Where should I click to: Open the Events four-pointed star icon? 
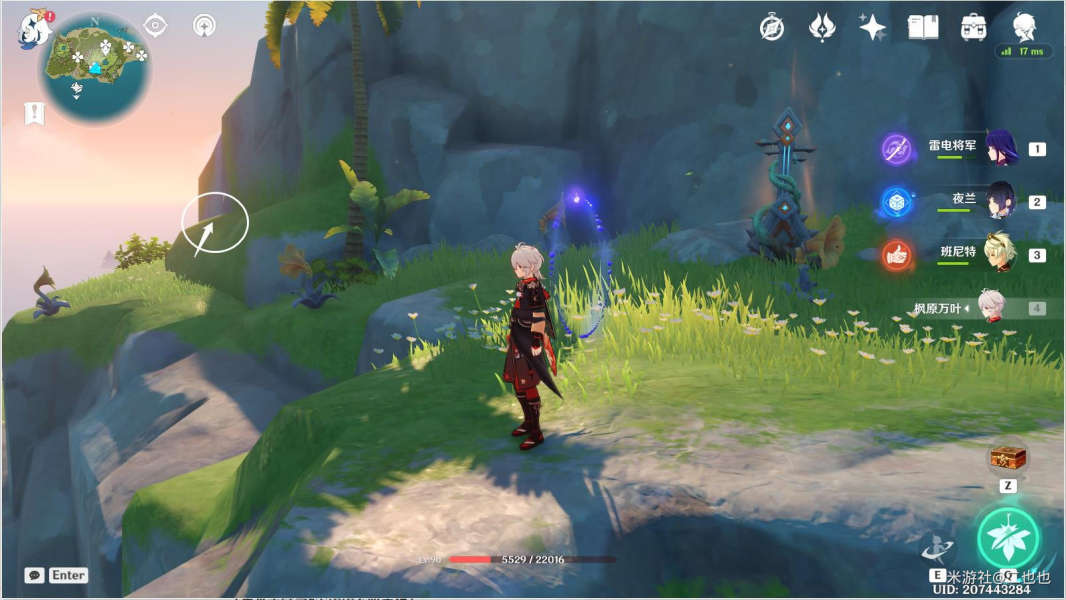pyautogui.click(x=872, y=27)
